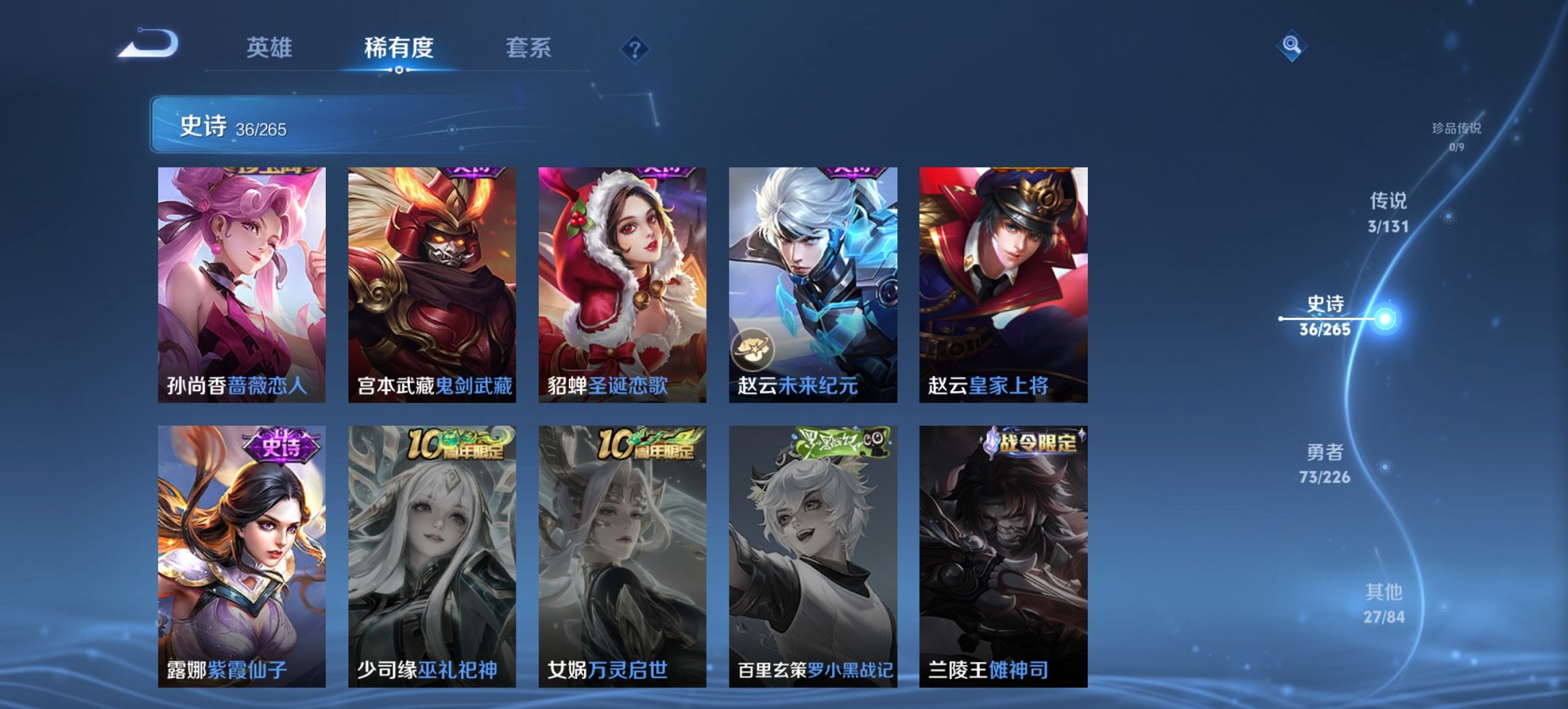Switch to the 套系 tab

pyautogui.click(x=529, y=48)
